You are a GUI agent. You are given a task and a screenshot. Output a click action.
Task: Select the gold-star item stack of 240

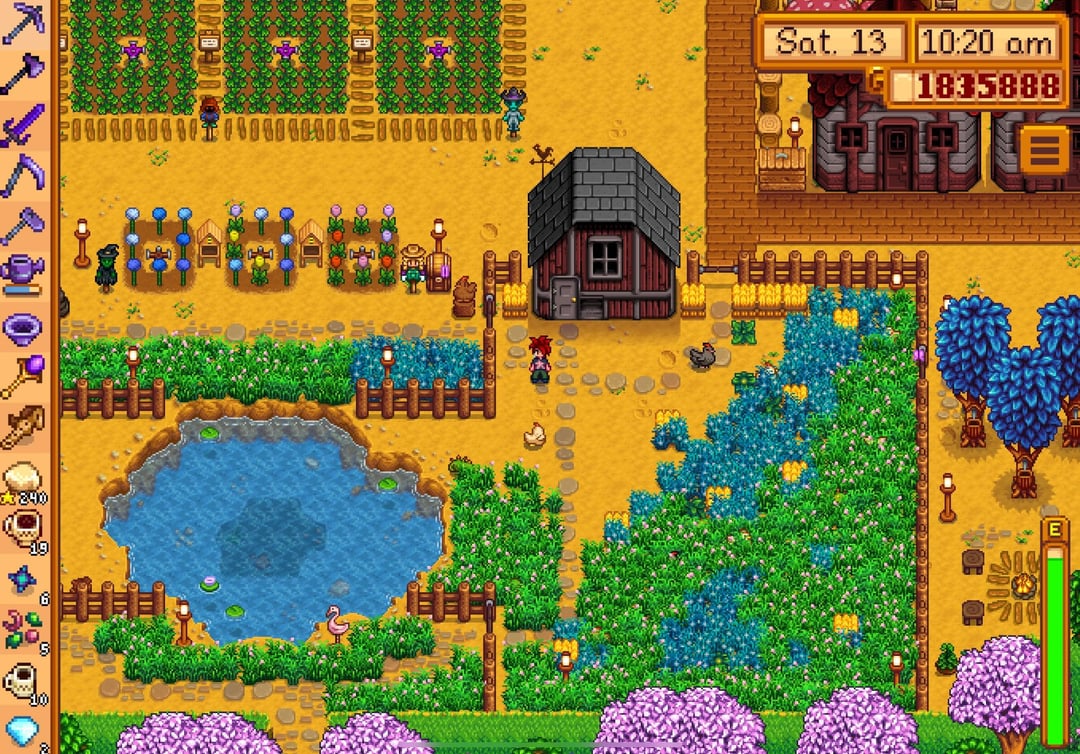tap(22, 479)
